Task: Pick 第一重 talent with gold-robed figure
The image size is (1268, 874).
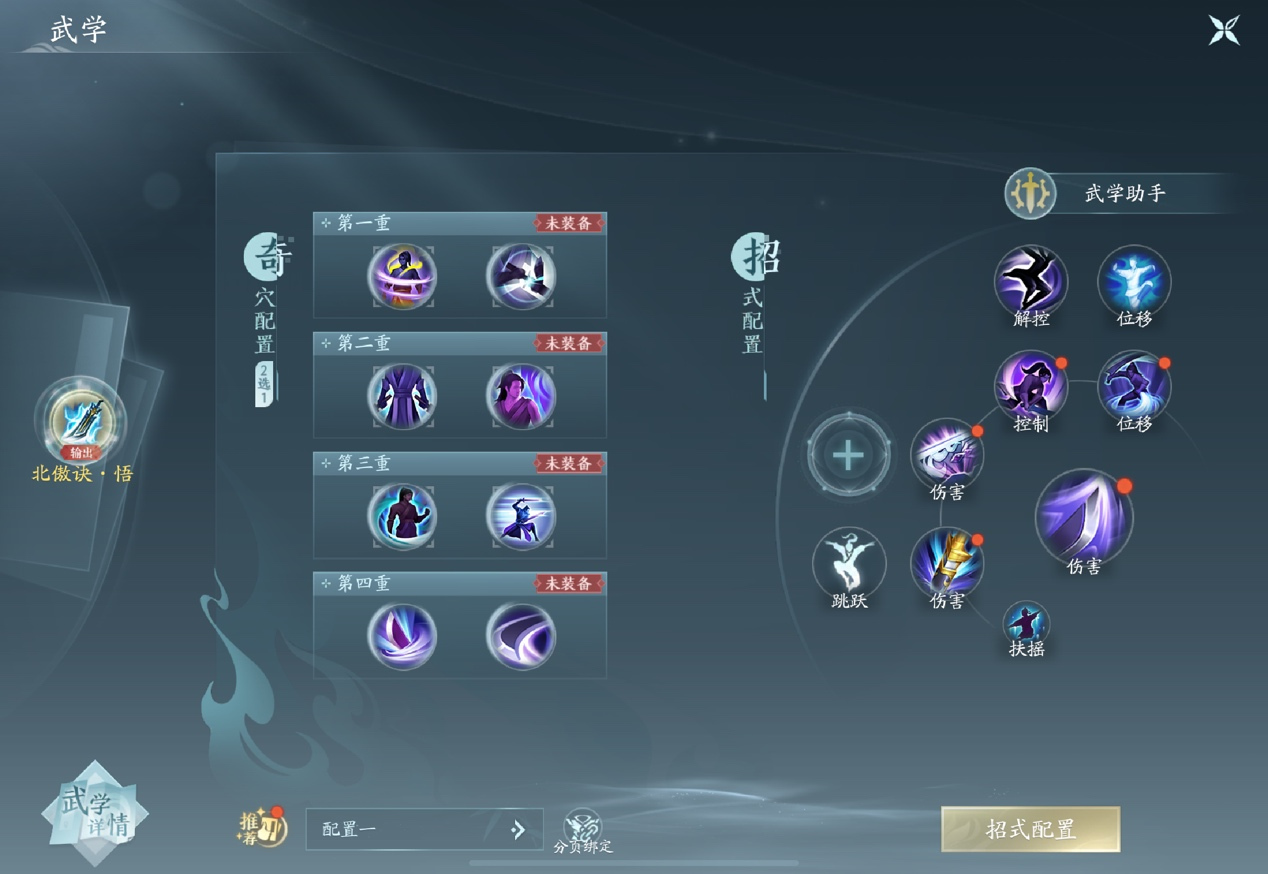Action: (402, 276)
